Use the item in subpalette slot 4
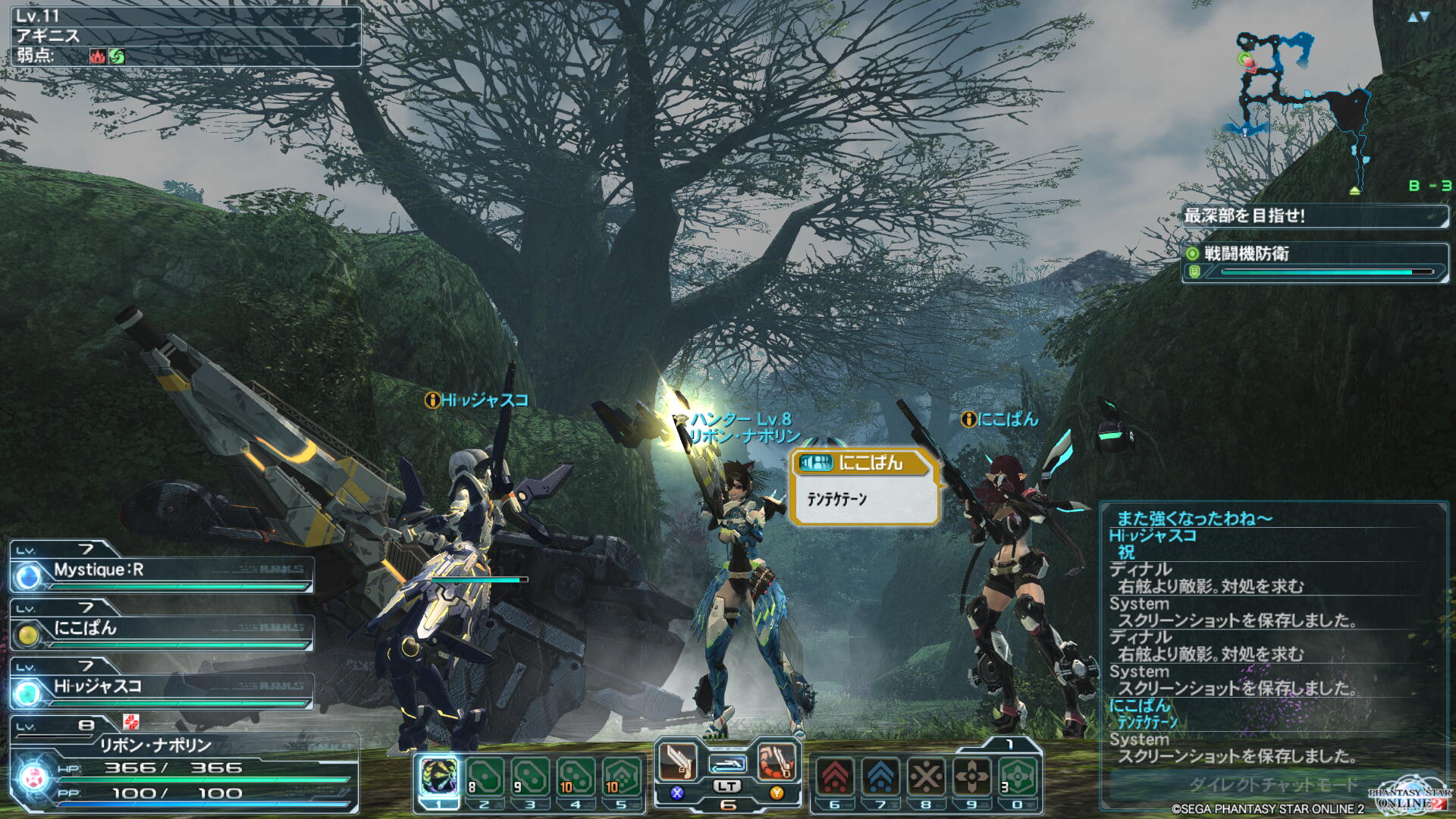The height and width of the screenshot is (819, 1456). point(576,776)
